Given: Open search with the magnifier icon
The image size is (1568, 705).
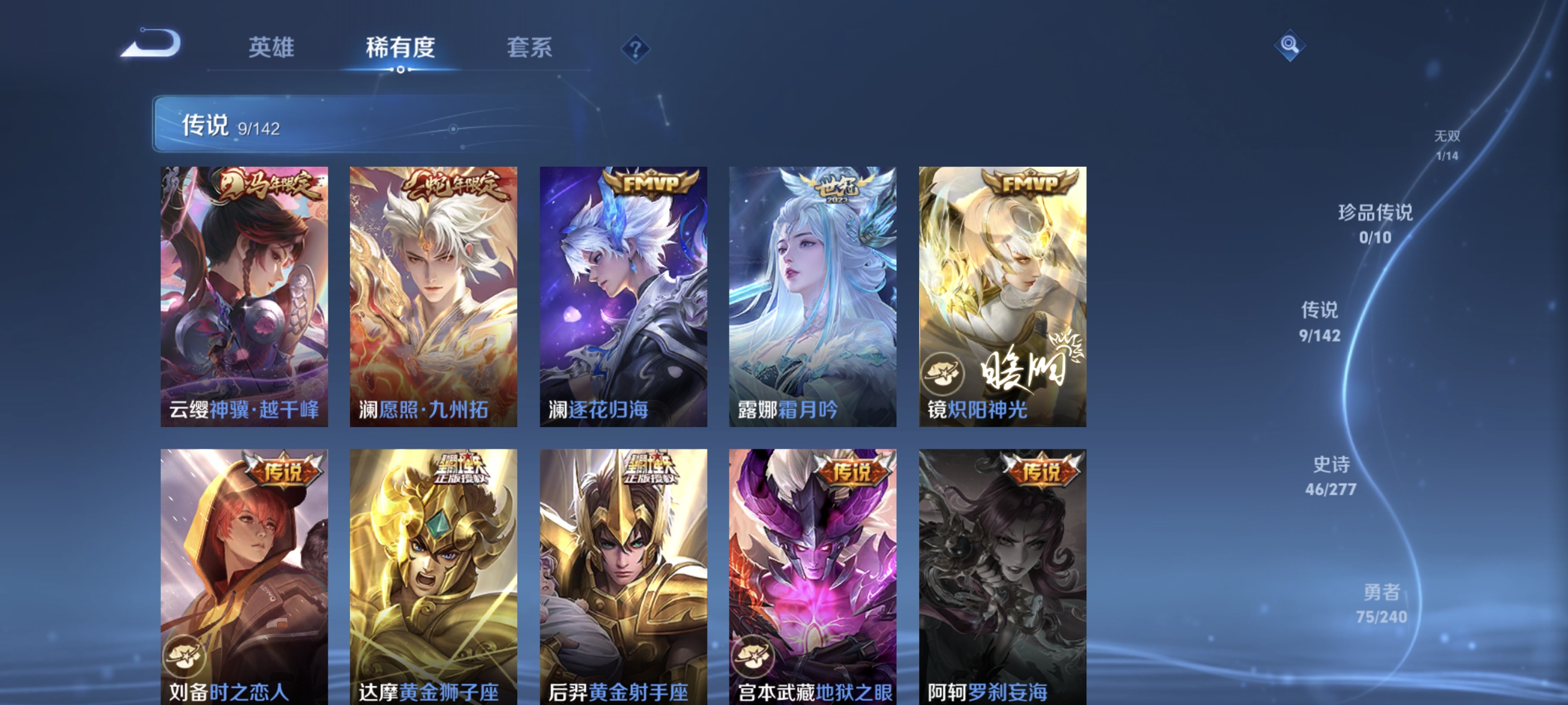Looking at the screenshot, I should point(1290,45).
